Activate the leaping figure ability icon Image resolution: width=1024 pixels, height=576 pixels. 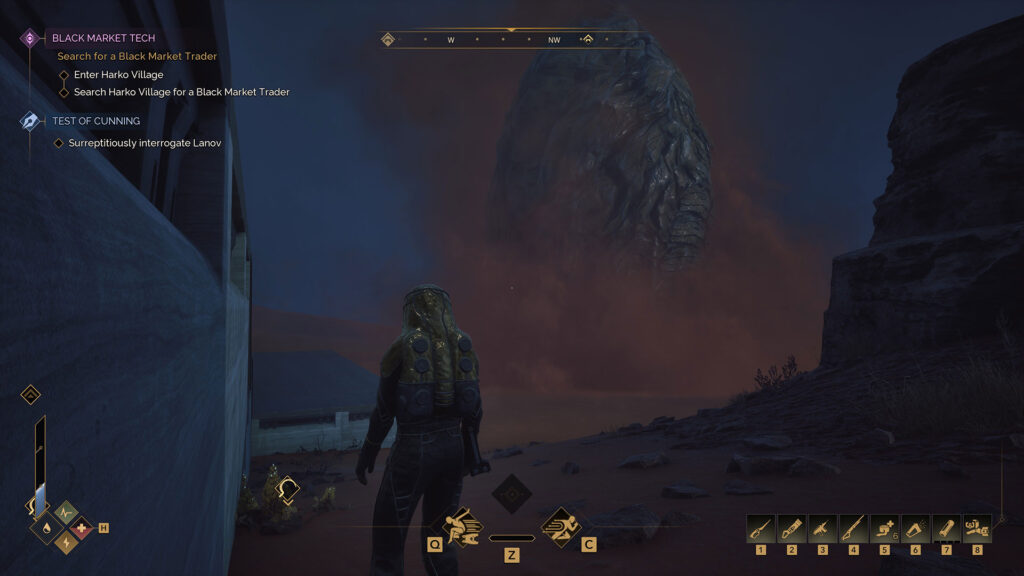463,526
